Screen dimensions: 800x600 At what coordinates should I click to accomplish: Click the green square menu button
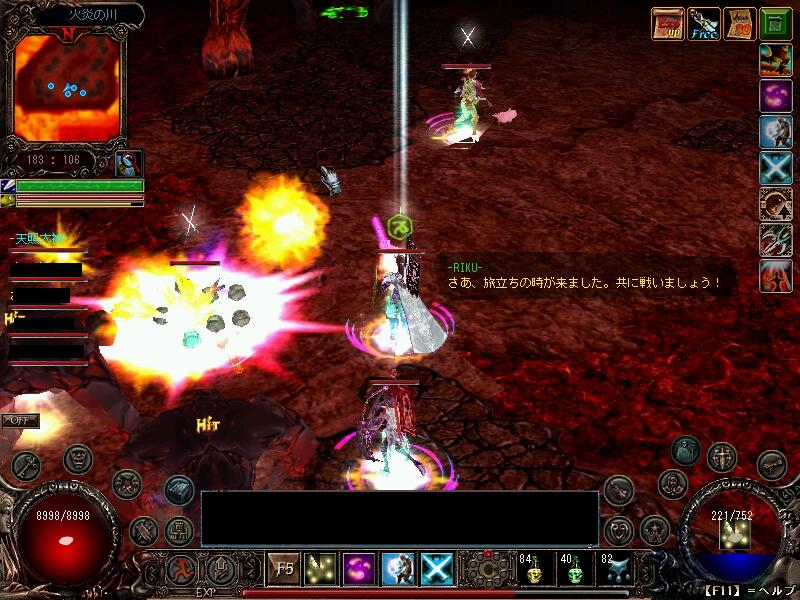click(x=776, y=23)
